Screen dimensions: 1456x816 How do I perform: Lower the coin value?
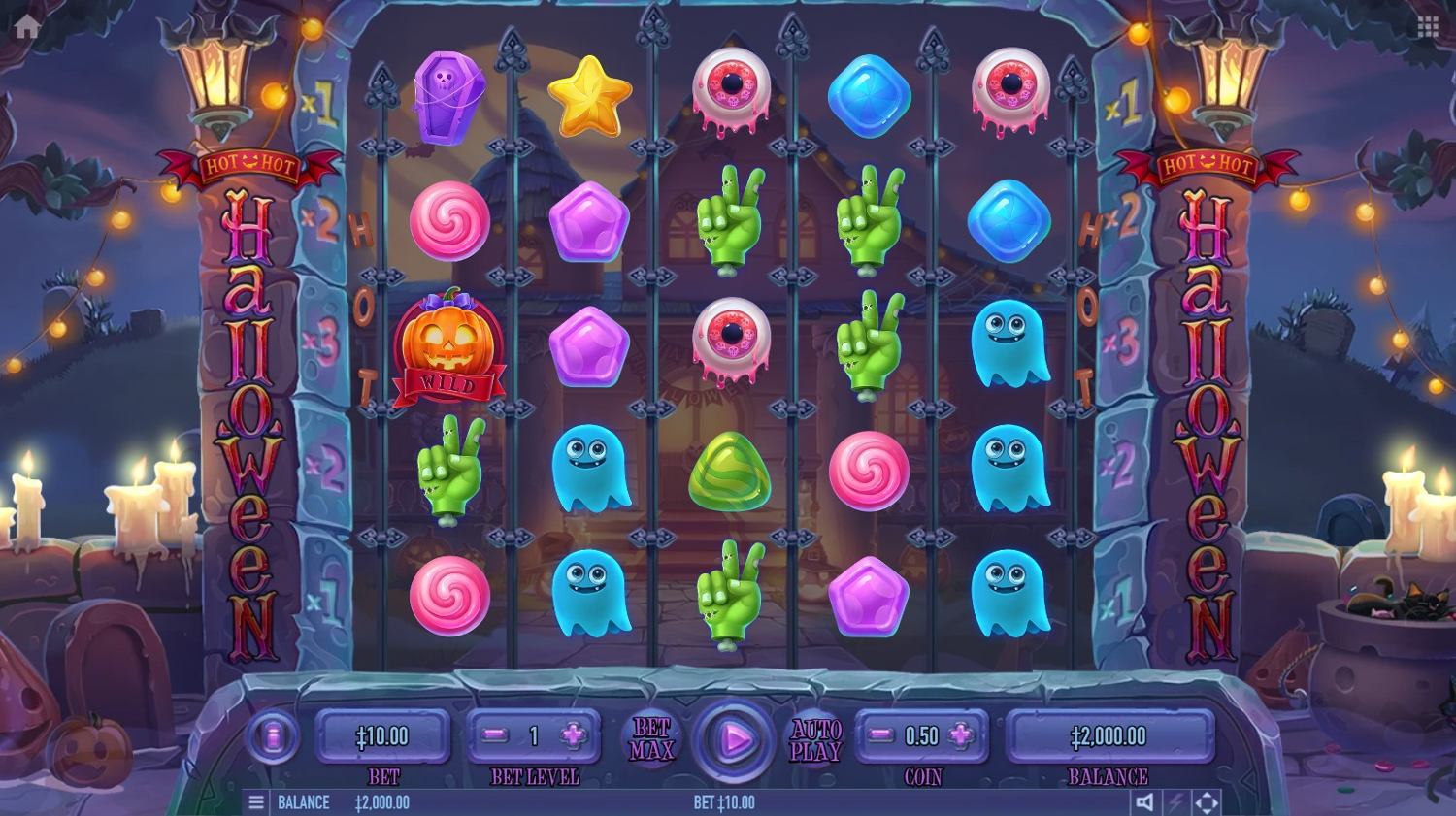point(880,736)
